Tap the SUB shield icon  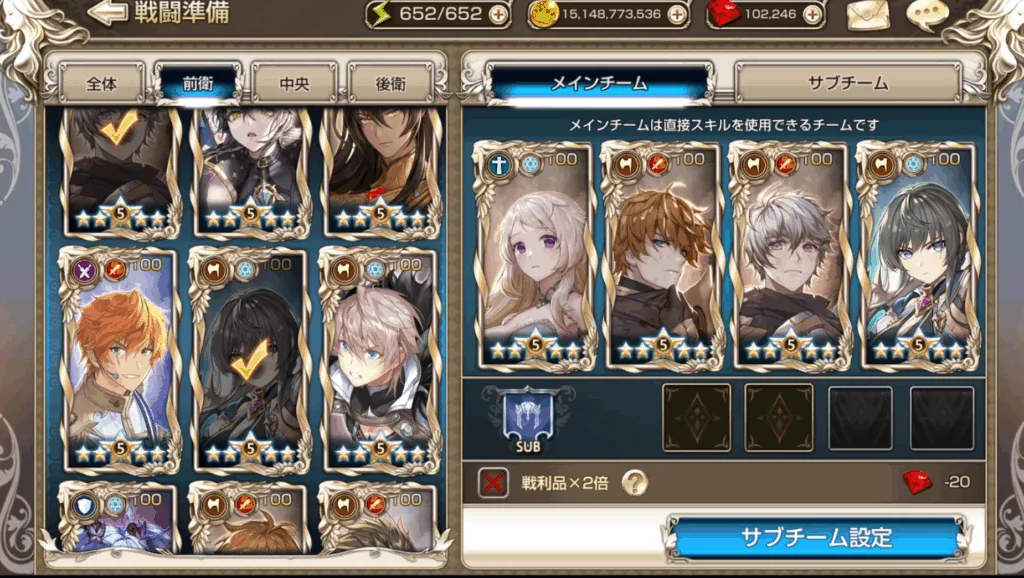(x=528, y=419)
